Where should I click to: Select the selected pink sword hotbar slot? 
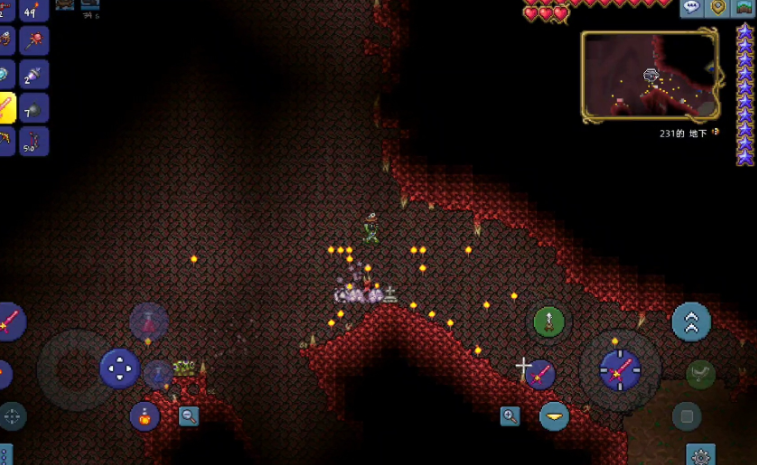6,107
